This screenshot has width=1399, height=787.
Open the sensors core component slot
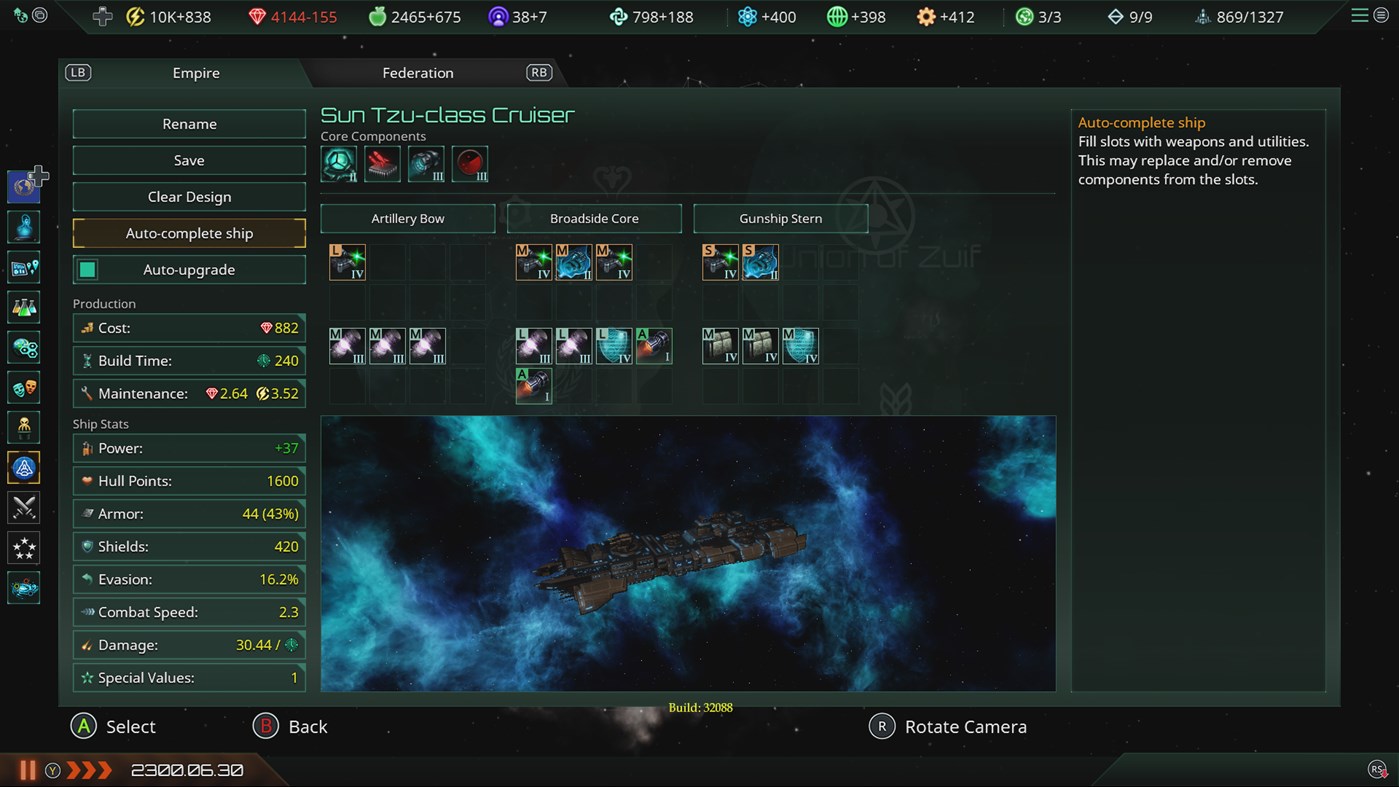469,164
